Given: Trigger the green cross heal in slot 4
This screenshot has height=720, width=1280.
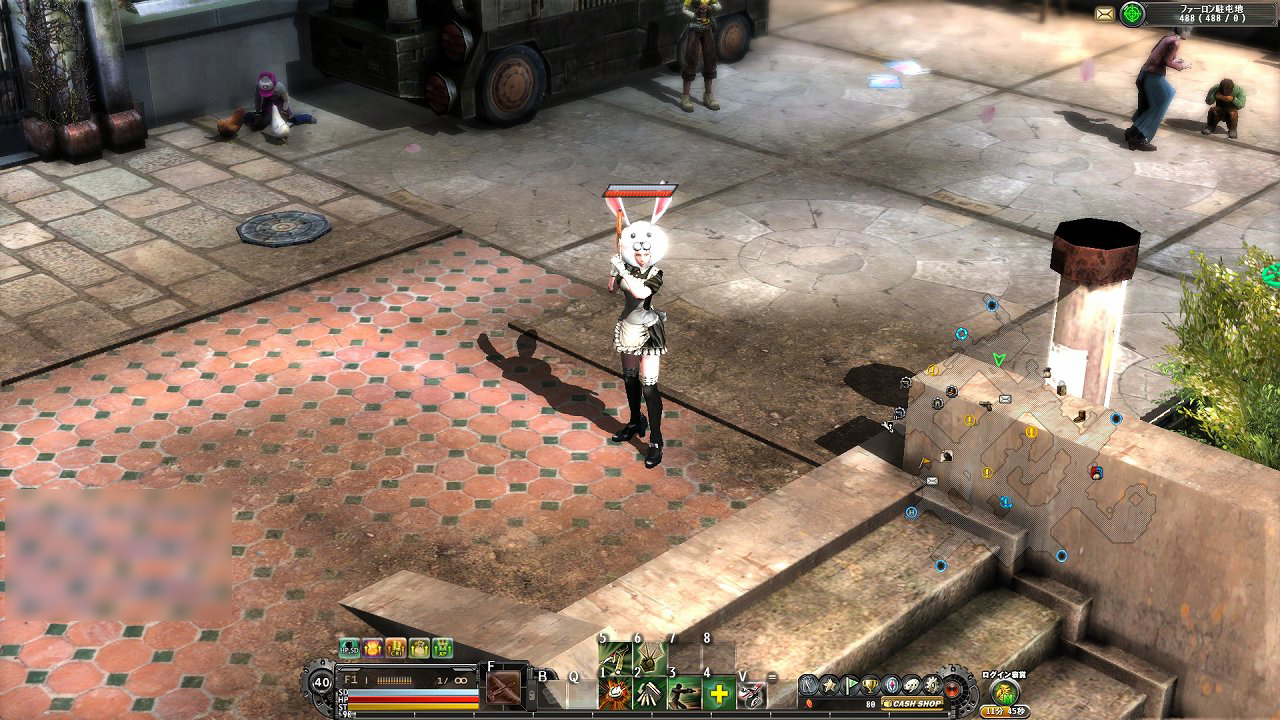Looking at the screenshot, I should pos(718,693).
